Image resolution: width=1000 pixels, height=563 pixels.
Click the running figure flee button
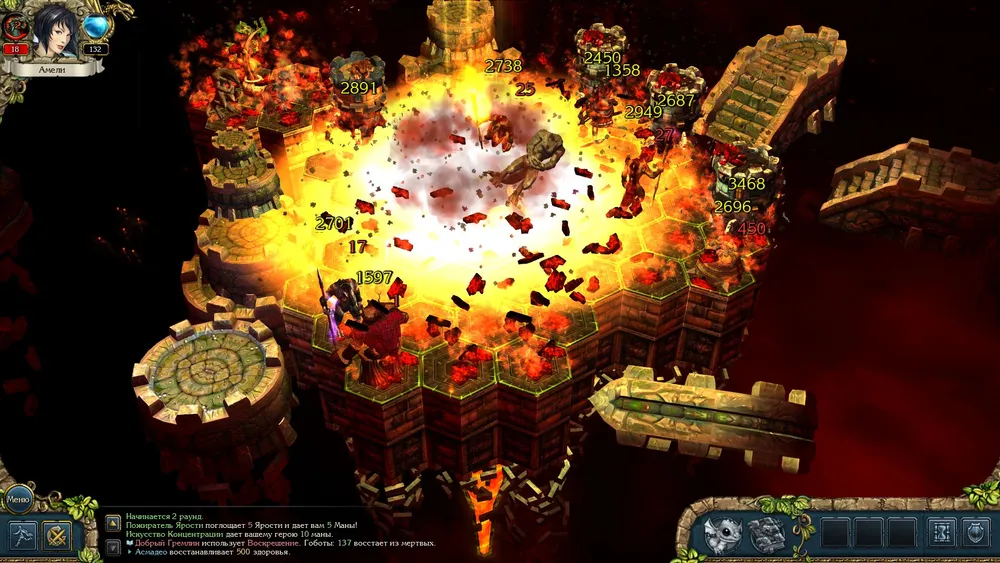point(24,535)
